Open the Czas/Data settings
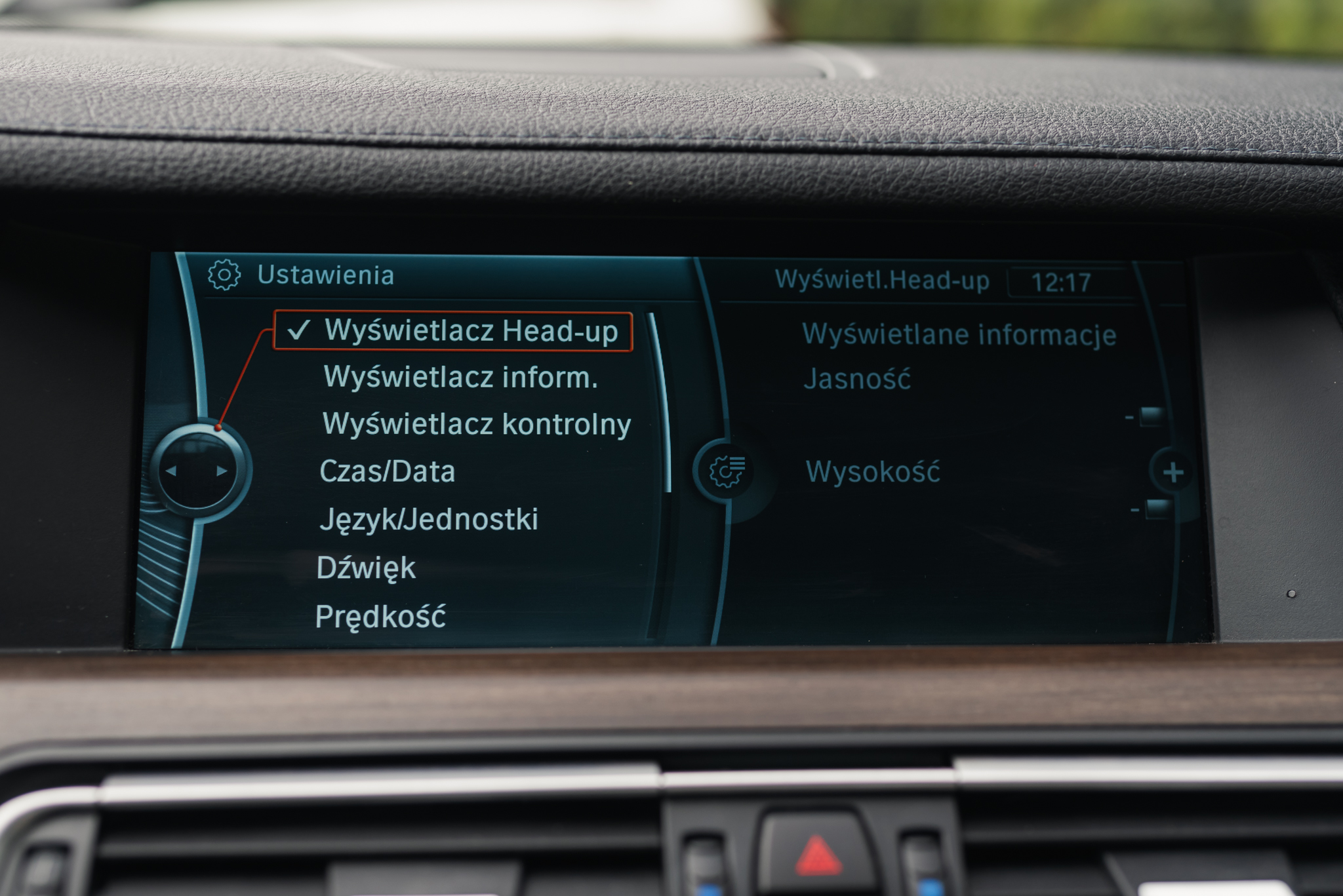1343x896 pixels. [x=387, y=472]
